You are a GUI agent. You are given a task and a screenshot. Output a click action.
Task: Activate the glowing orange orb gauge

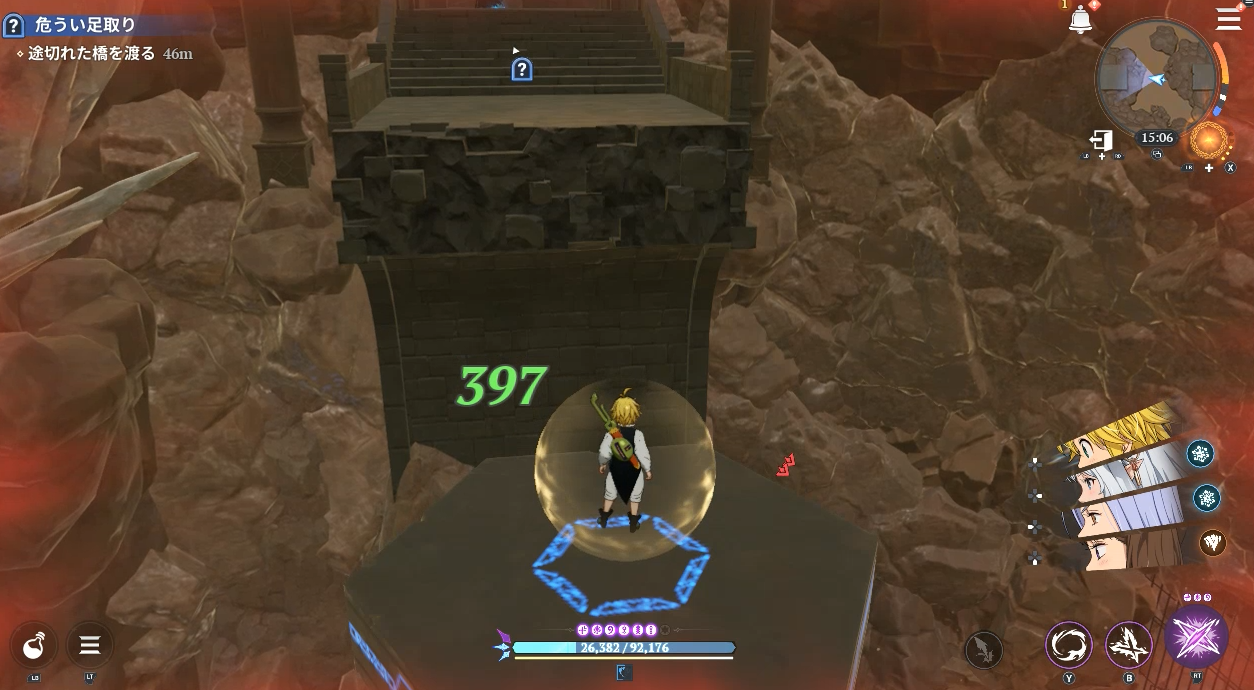(x=1208, y=140)
